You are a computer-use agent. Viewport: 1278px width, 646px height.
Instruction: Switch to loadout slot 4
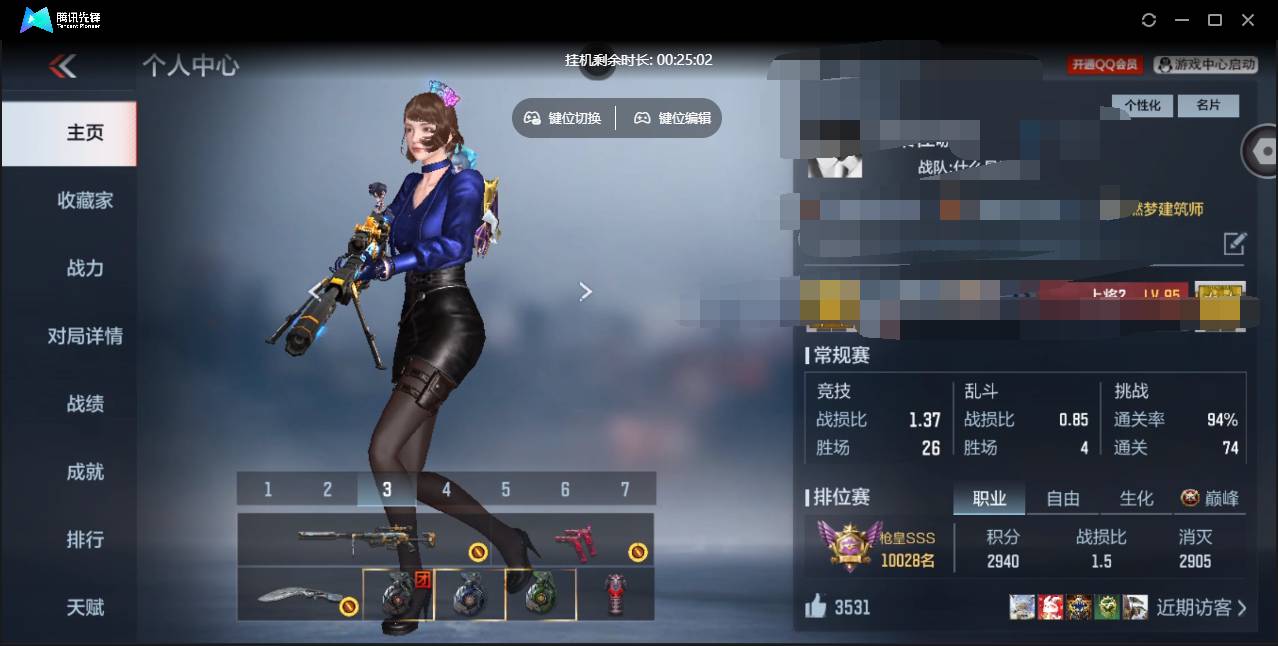tap(446, 490)
